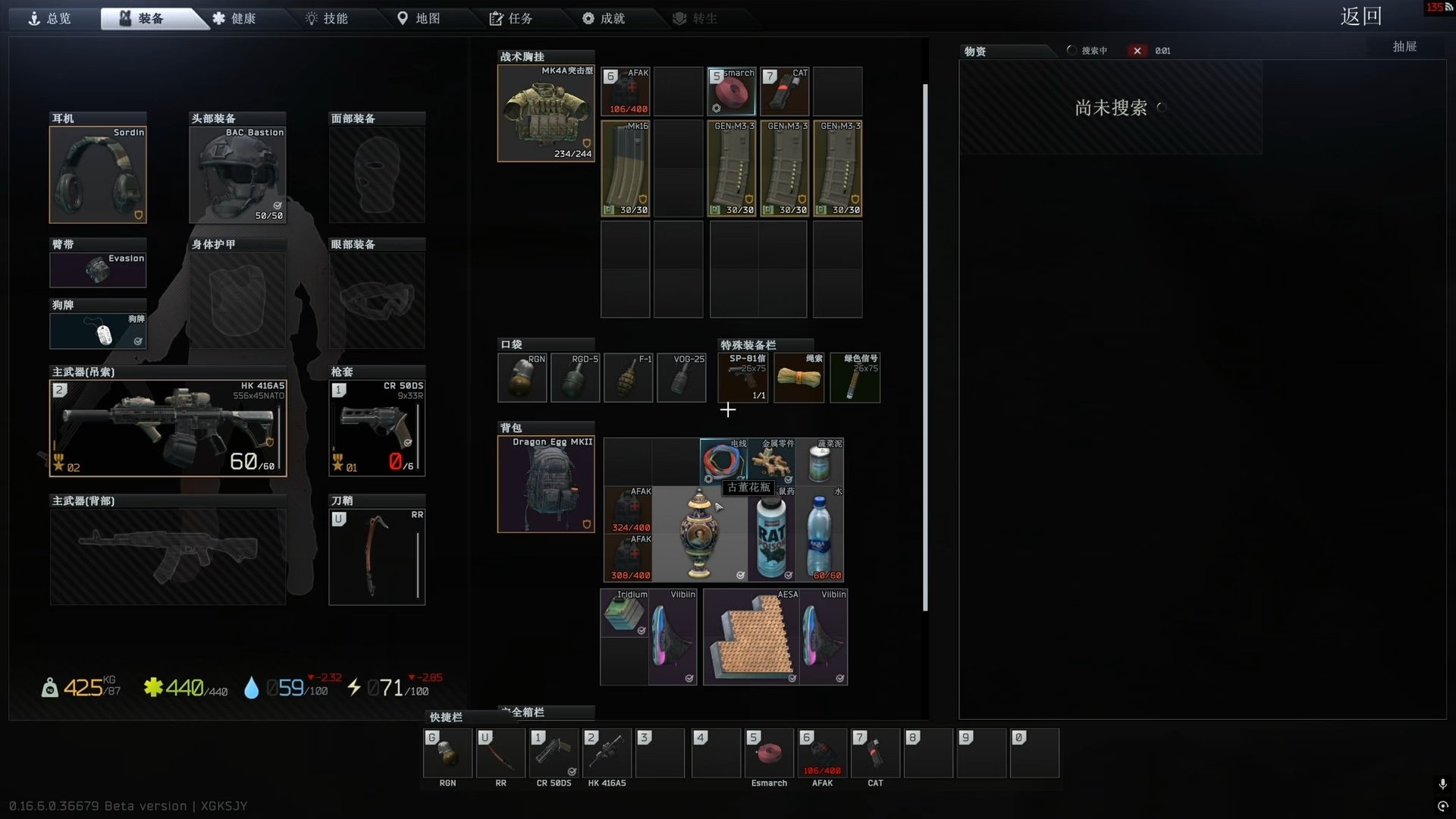The width and height of the screenshot is (1456, 819).
Task: Click the 返回 back button
Action: pos(1360,17)
